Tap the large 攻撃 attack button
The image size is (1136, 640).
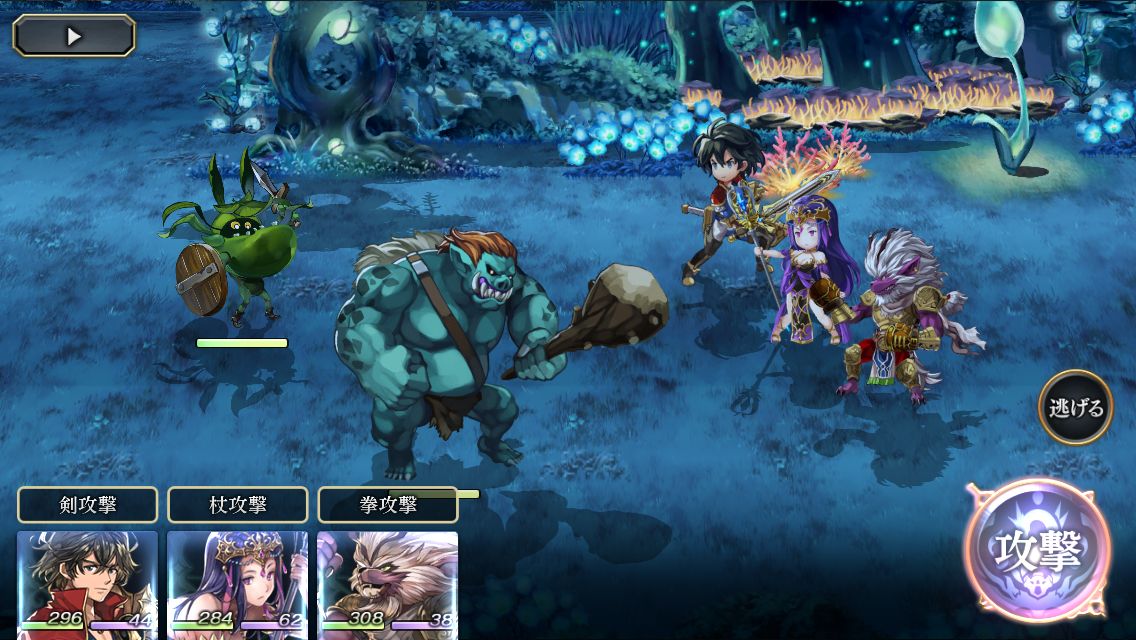[x=1038, y=550]
